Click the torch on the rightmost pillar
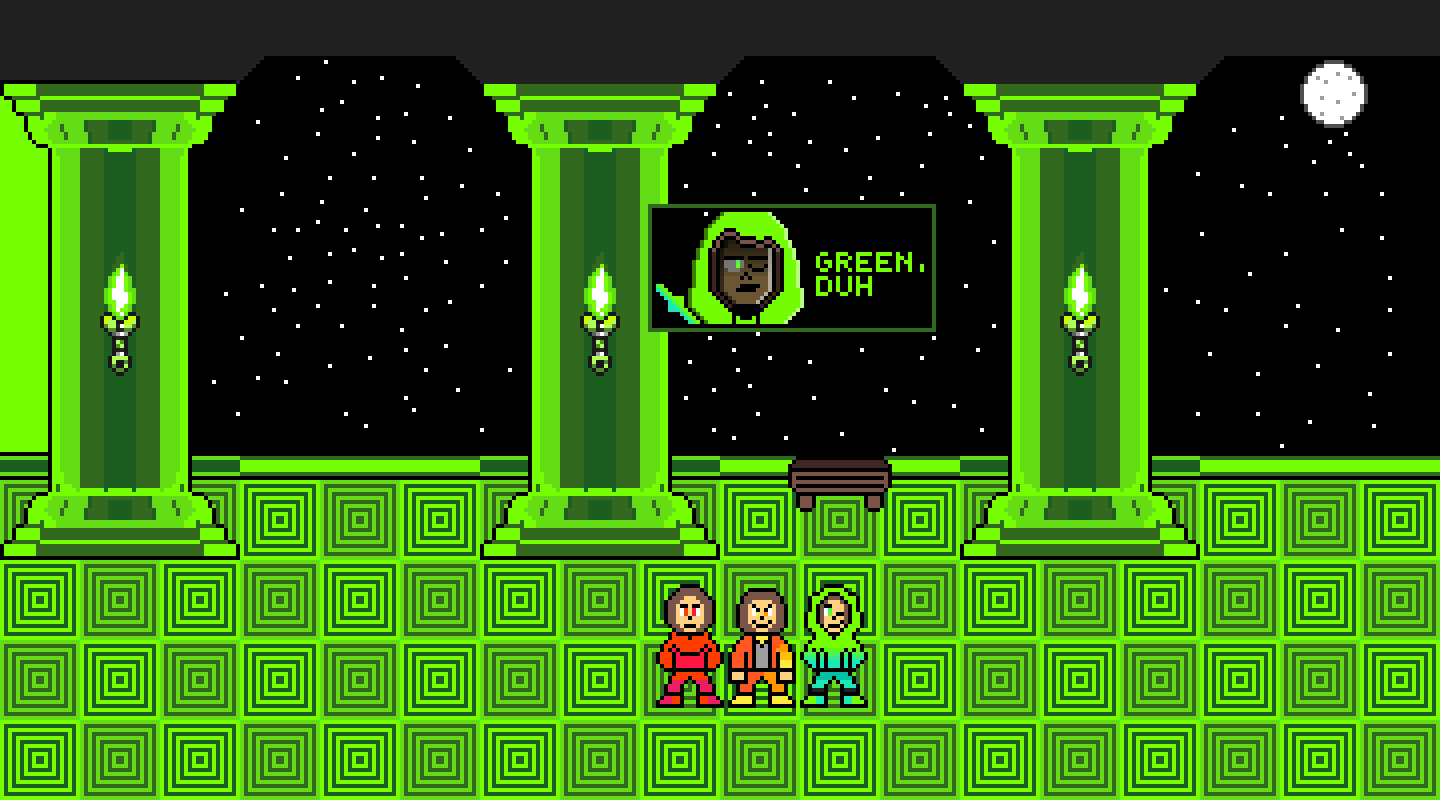 (x=1080, y=320)
